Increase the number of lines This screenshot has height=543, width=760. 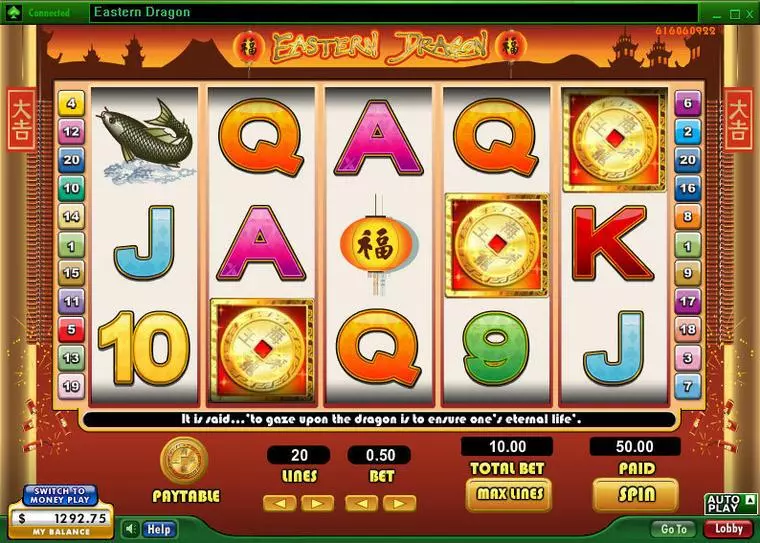316,503
